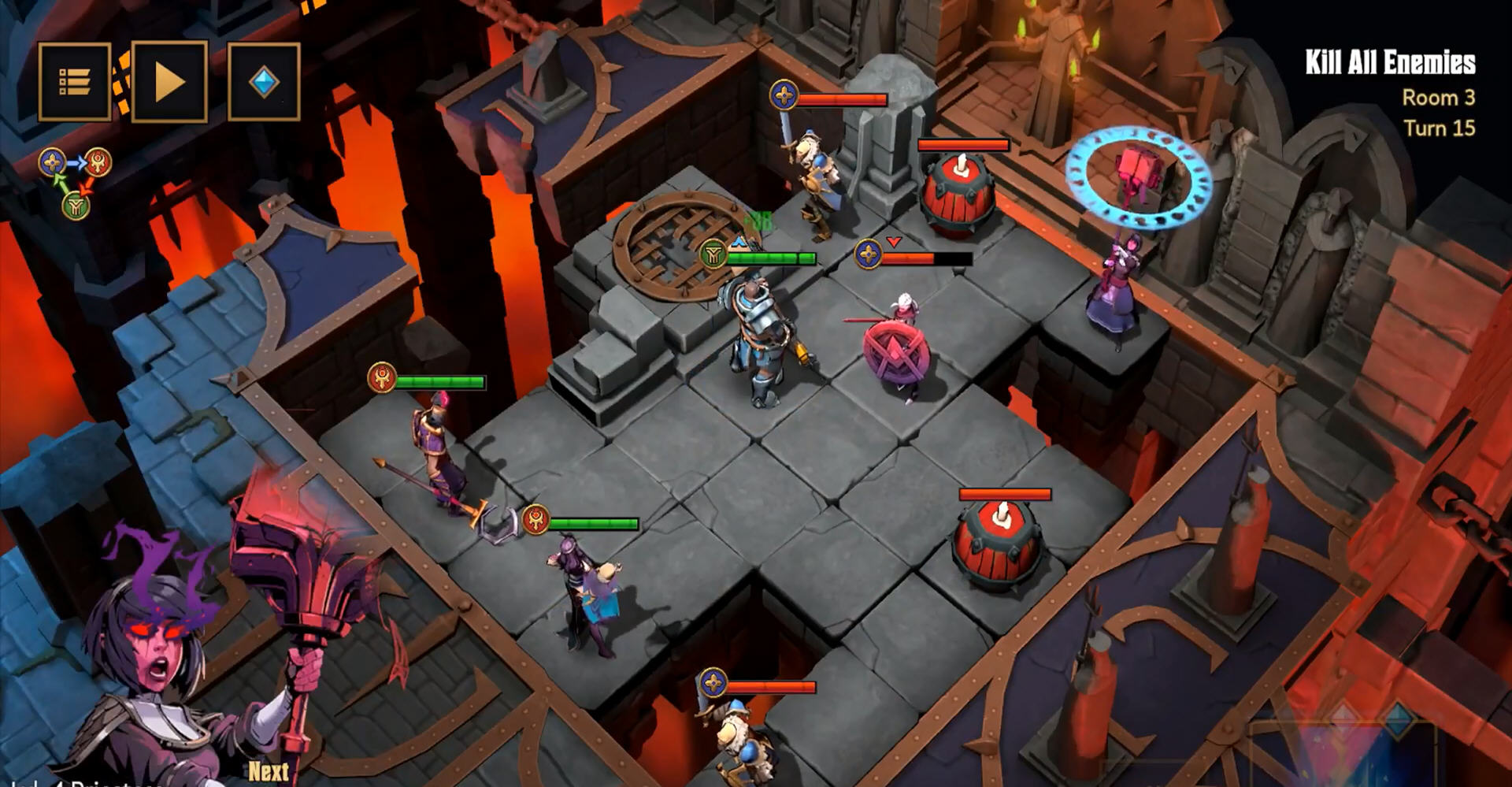Open the list menu button
This screenshot has width=1512, height=787.
pyautogui.click(x=74, y=82)
